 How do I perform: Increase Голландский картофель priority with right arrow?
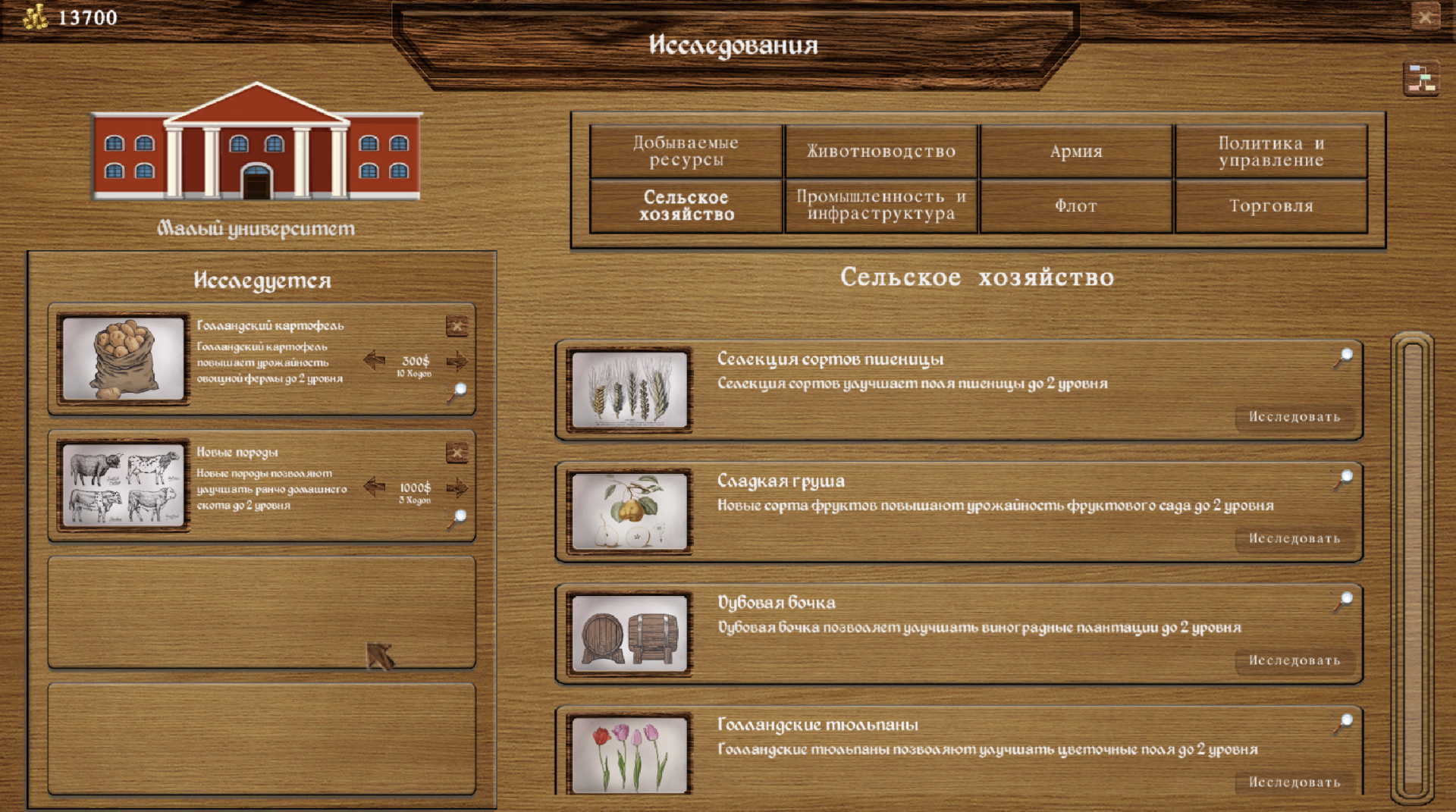[x=457, y=361]
